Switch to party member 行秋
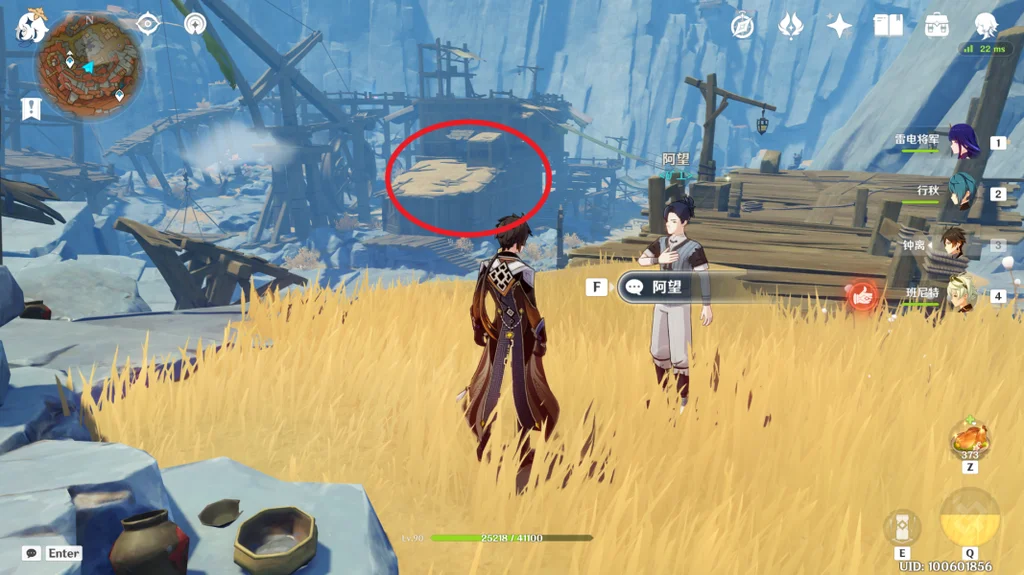The image size is (1024, 575). (962, 192)
